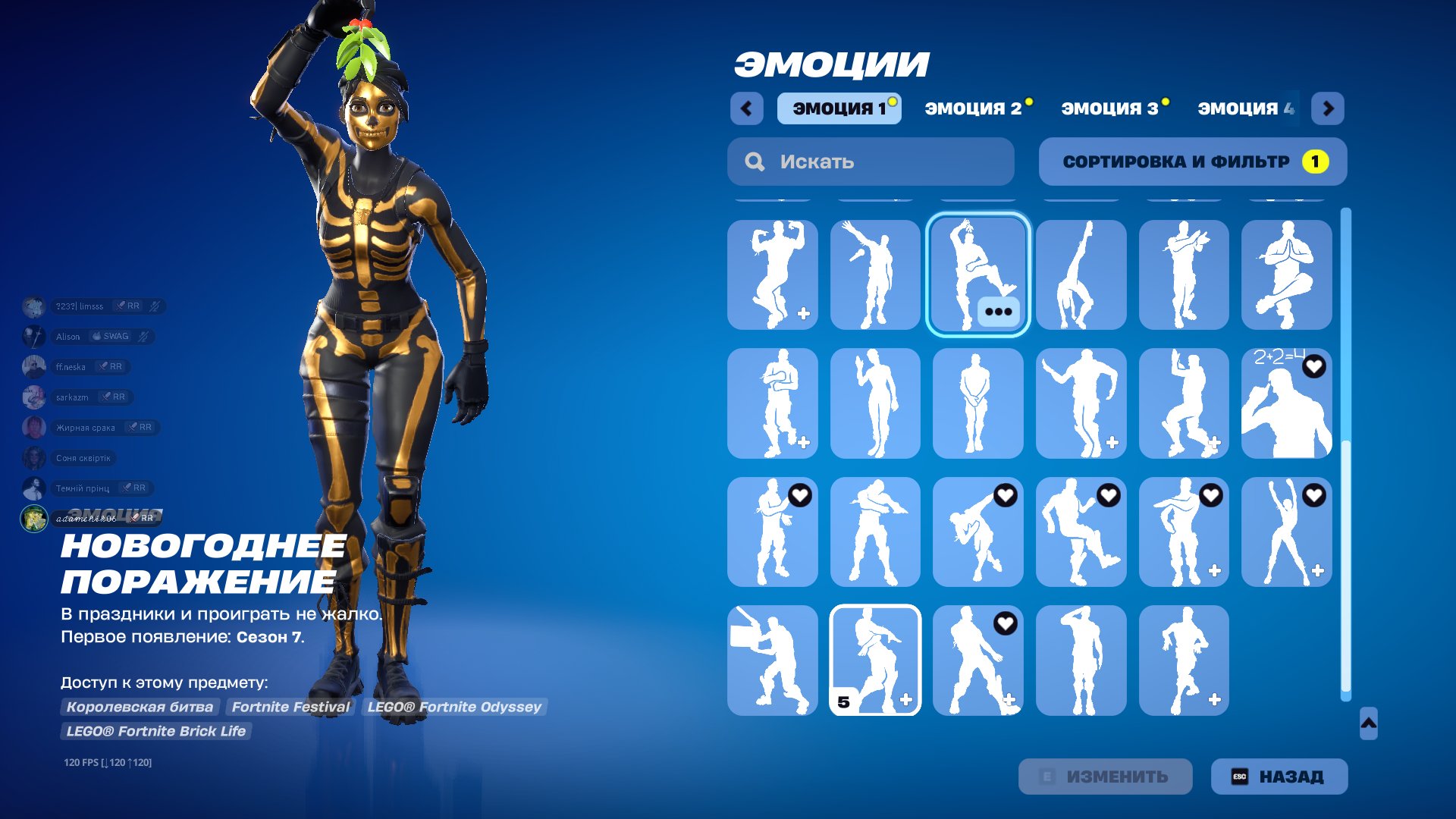Click the left arrow beside emote tabs

coord(747,108)
